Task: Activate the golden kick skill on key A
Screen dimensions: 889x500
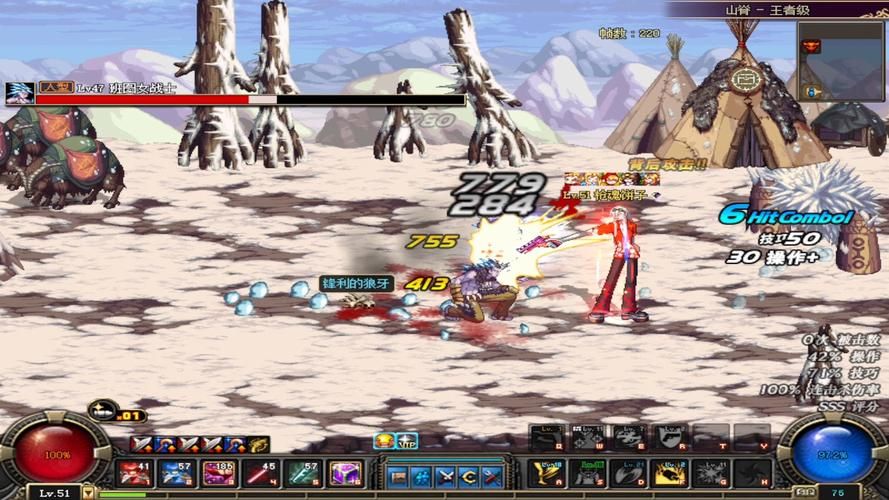Action: (546, 472)
